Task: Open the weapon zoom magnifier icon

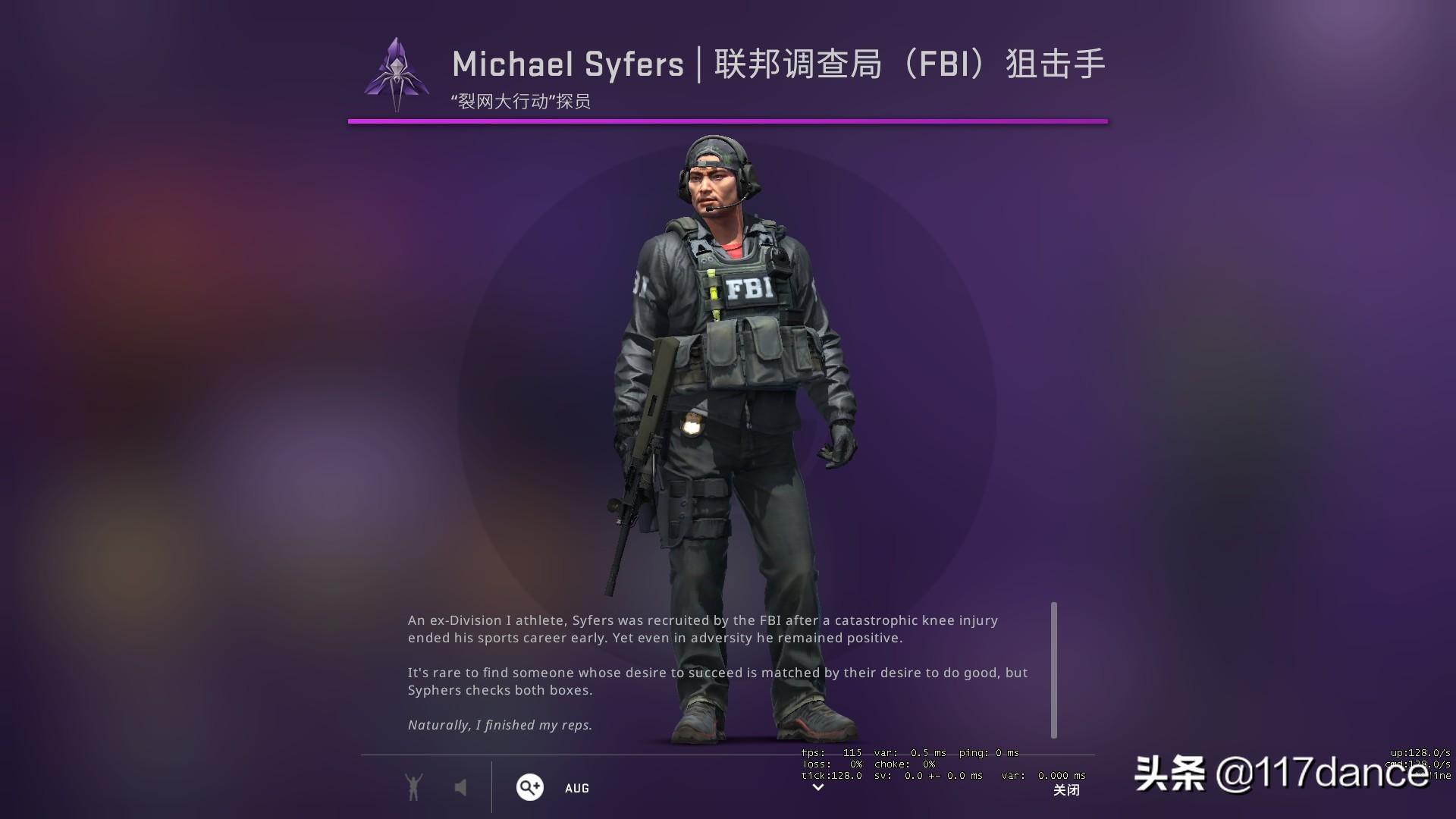Action: tap(529, 788)
